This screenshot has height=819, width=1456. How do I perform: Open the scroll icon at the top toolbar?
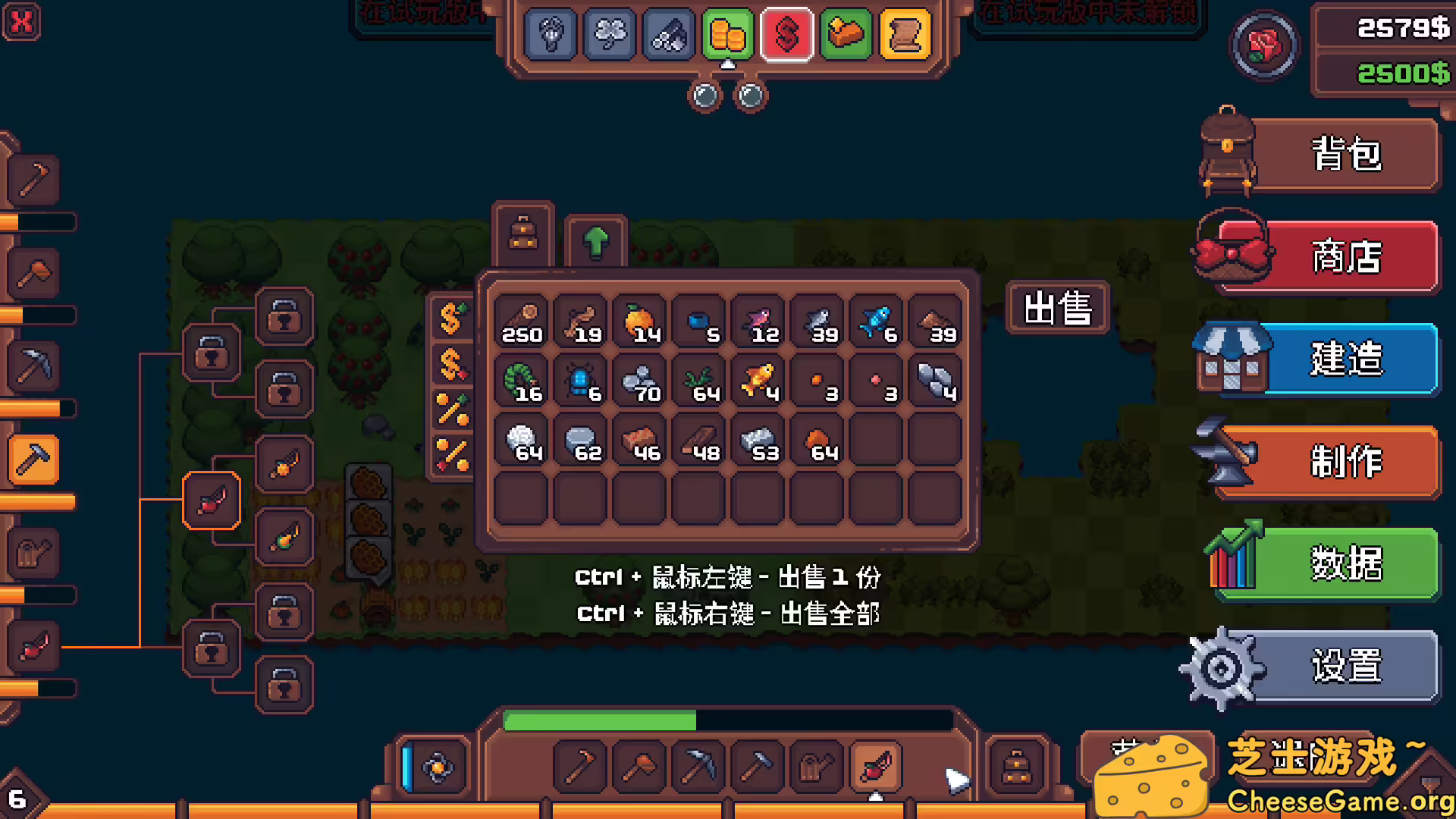click(906, 34)
